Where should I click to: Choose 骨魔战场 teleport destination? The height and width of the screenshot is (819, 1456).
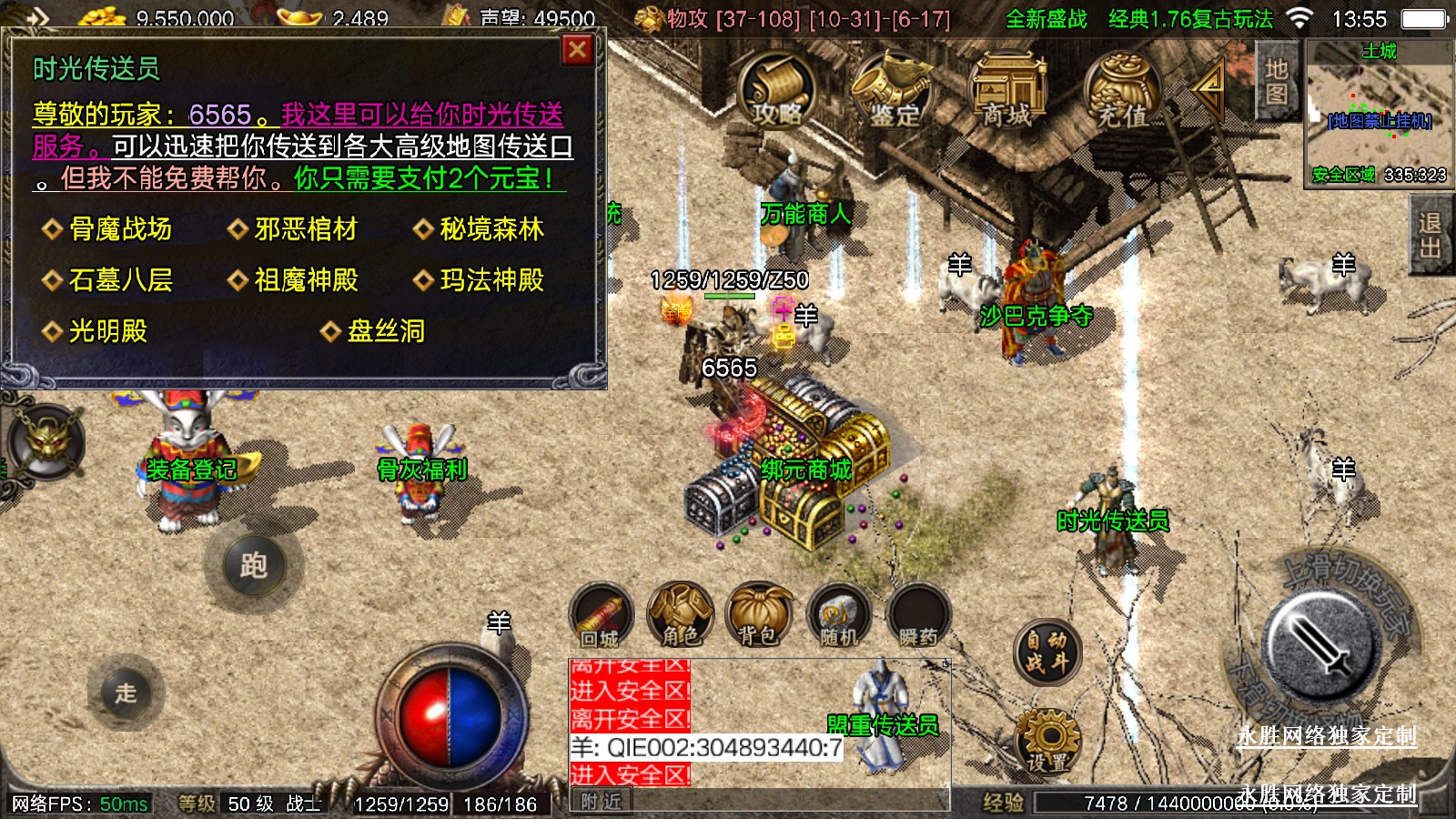pos(120,229)
